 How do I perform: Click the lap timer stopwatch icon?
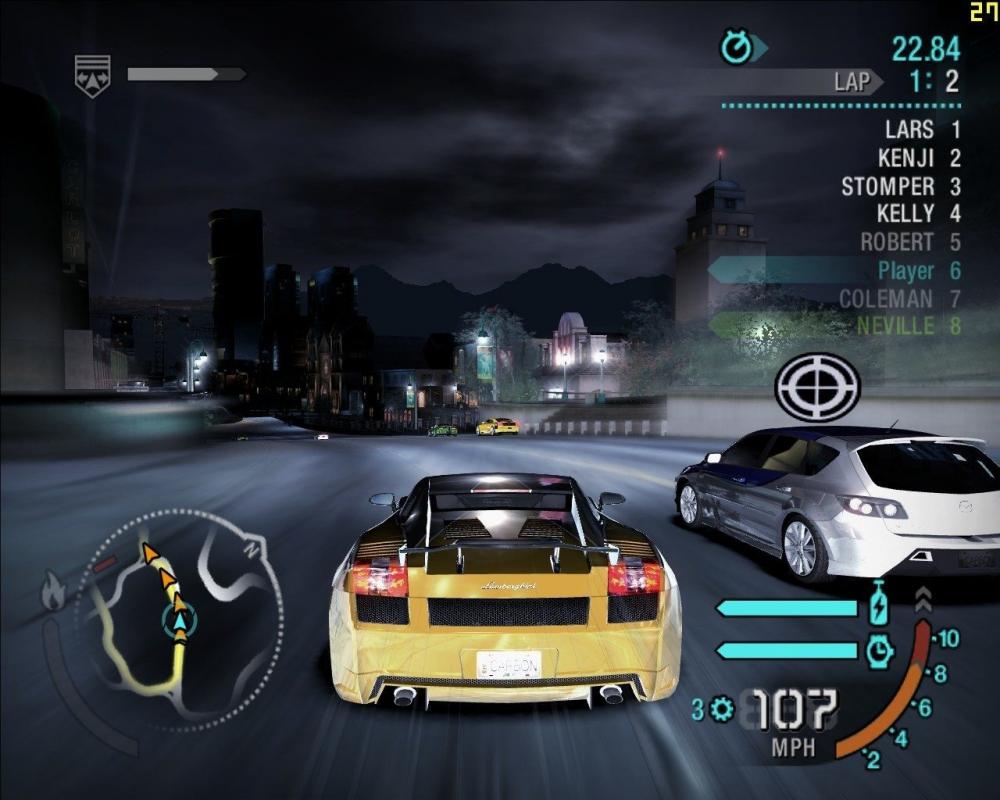coord(737,47)
